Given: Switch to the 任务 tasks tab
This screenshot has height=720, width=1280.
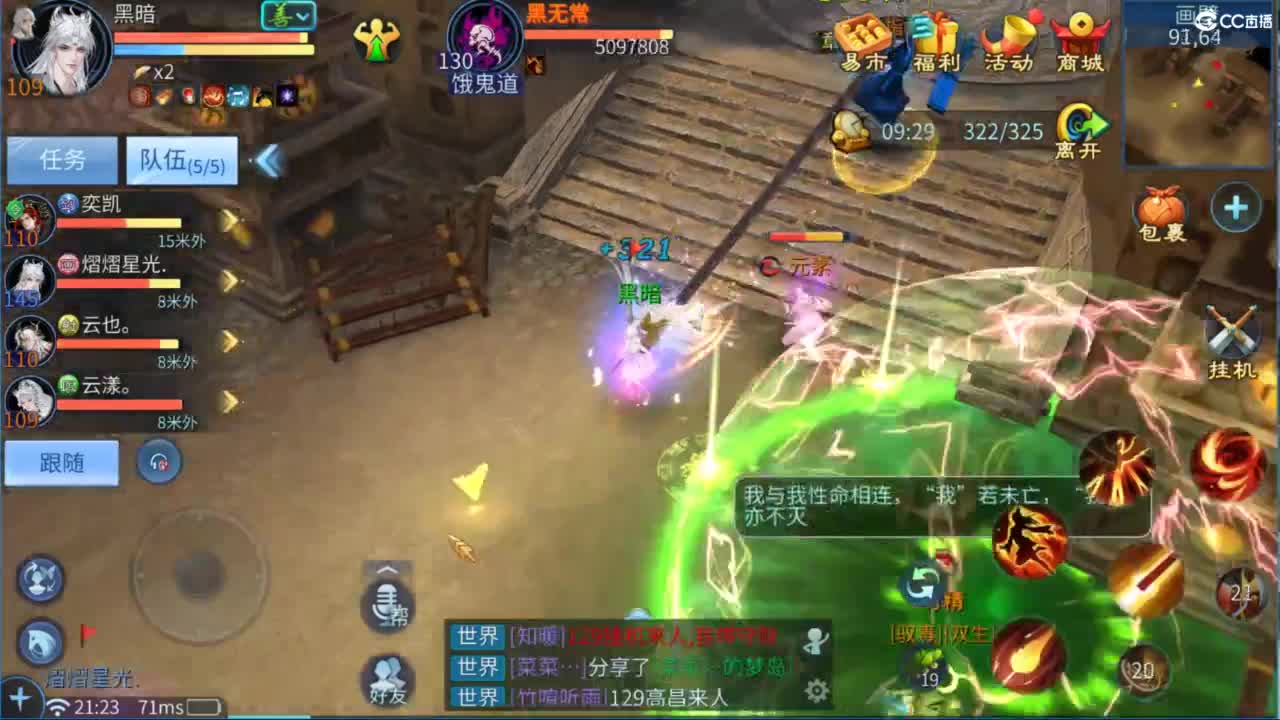Looking at the screenshot, I should (x=62, y=160).
